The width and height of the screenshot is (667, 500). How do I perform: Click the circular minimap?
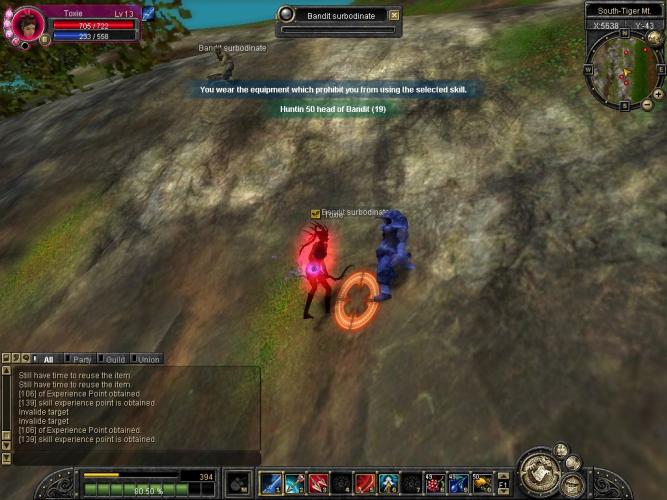coord(624,71)
